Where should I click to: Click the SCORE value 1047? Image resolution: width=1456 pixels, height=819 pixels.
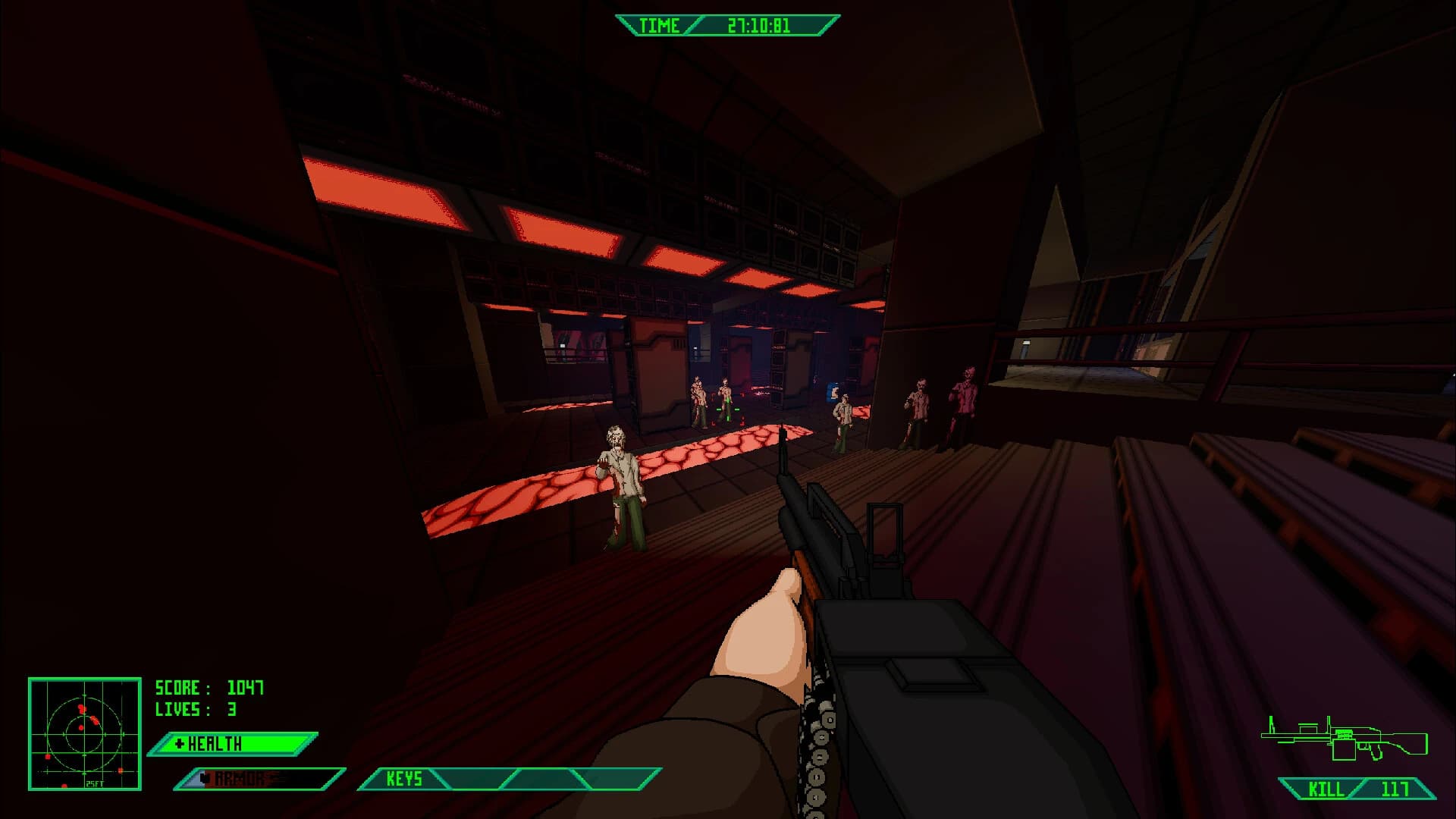[244, 689]
